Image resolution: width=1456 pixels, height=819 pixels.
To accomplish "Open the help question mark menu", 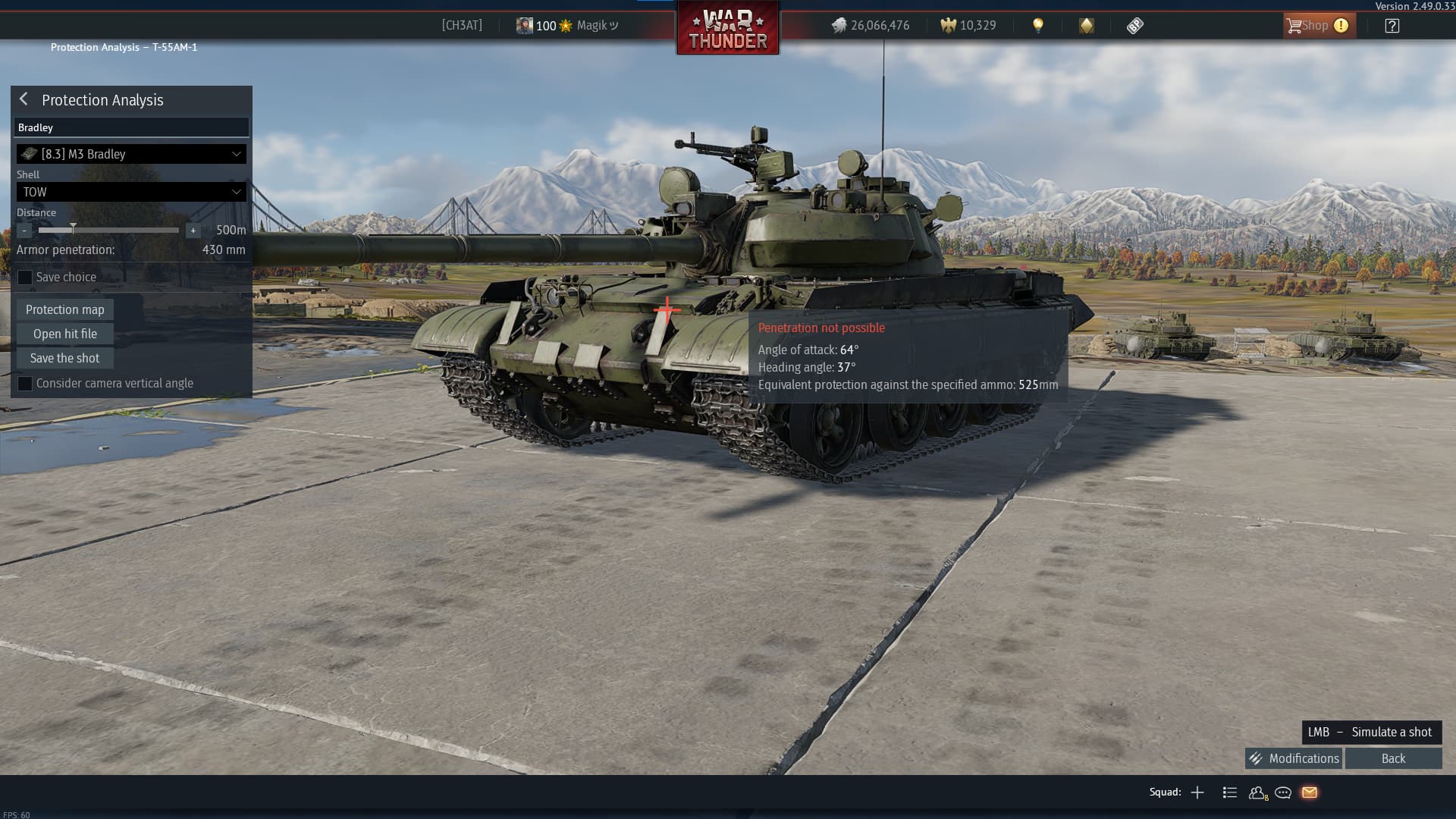I will click(1392, 26).
